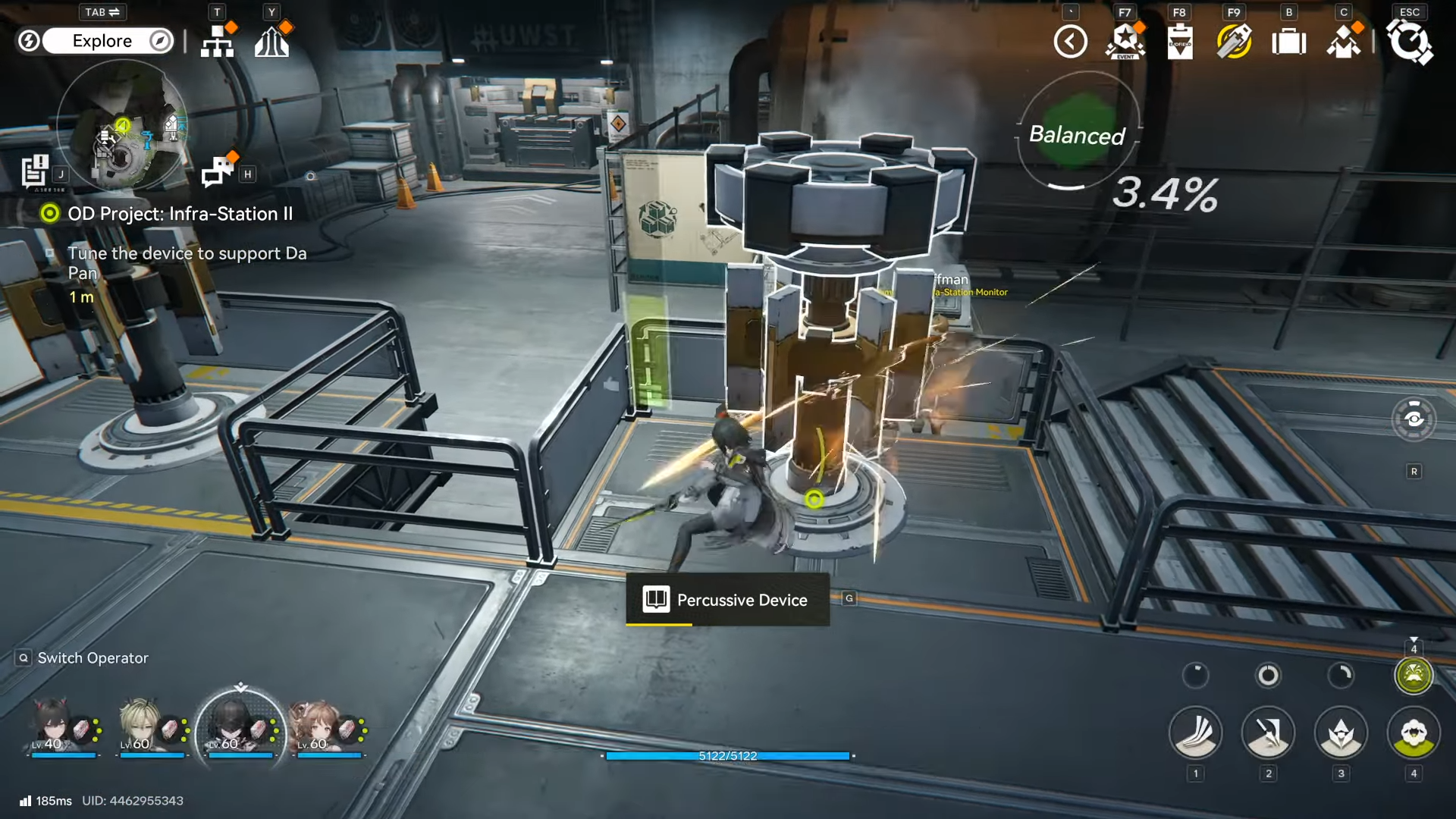
Task: Open the backpack suitcase icon
Action: (1288, 42)
